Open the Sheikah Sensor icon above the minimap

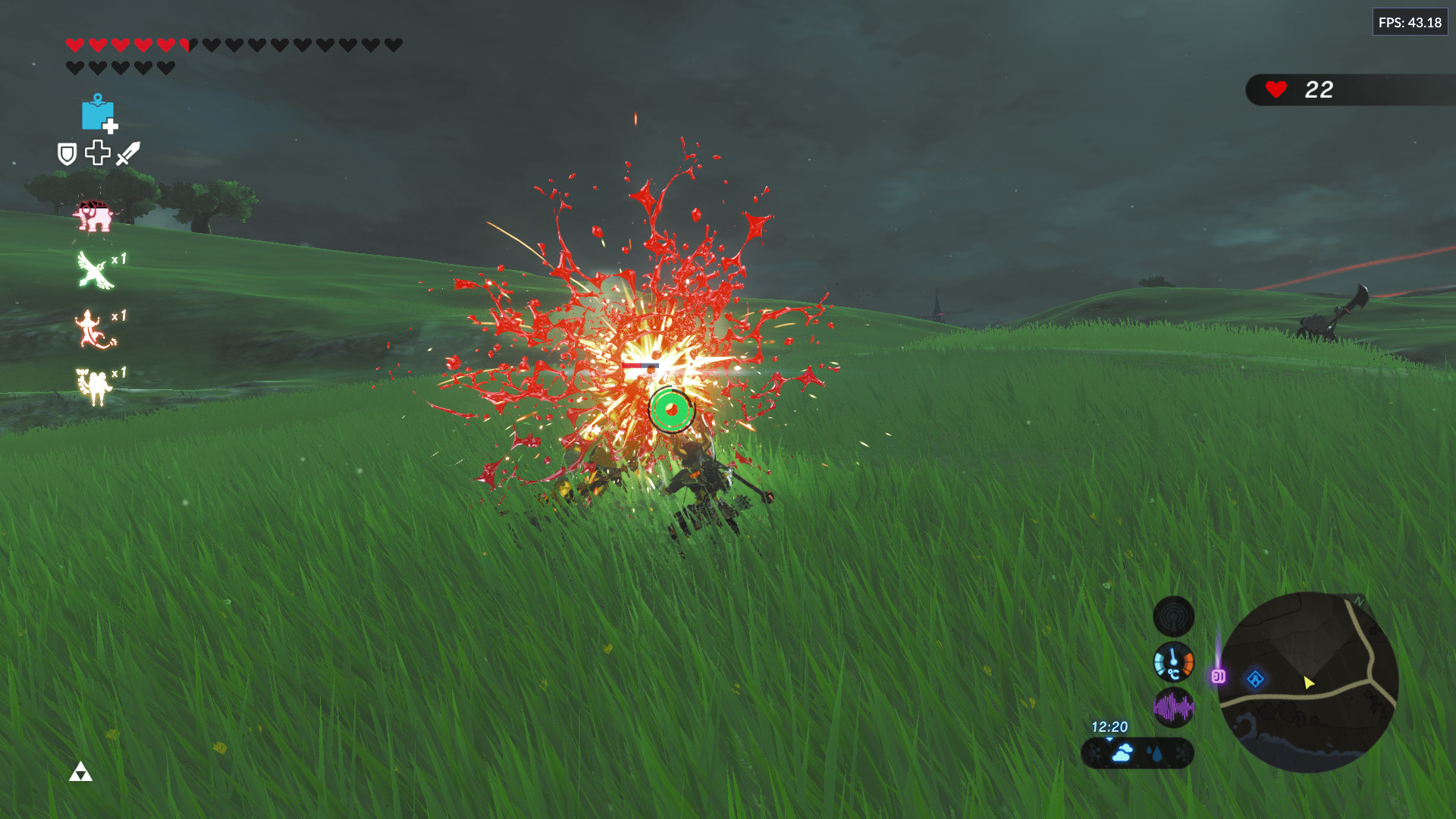pos(1174,617)
